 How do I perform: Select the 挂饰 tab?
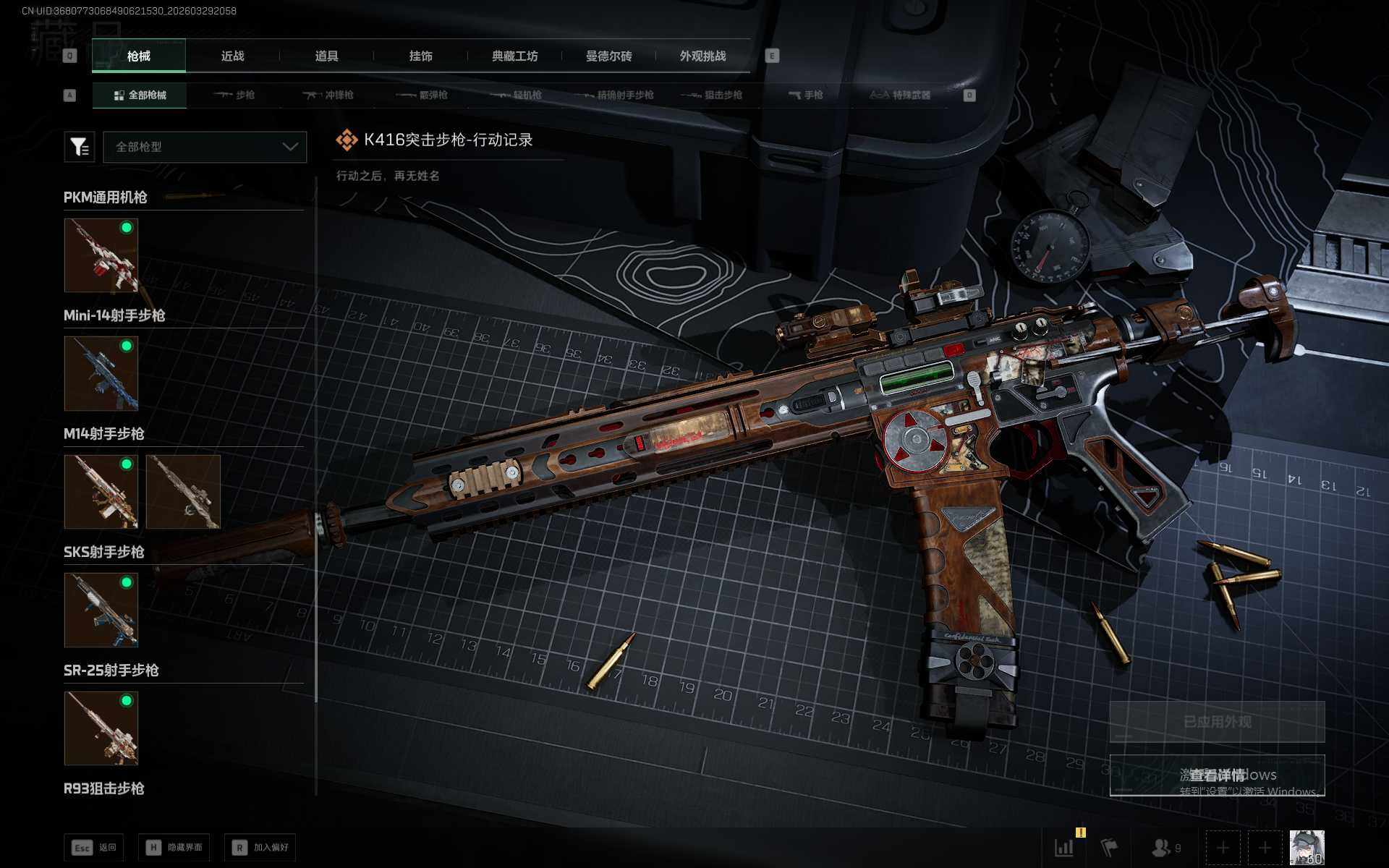coord(420,56)
